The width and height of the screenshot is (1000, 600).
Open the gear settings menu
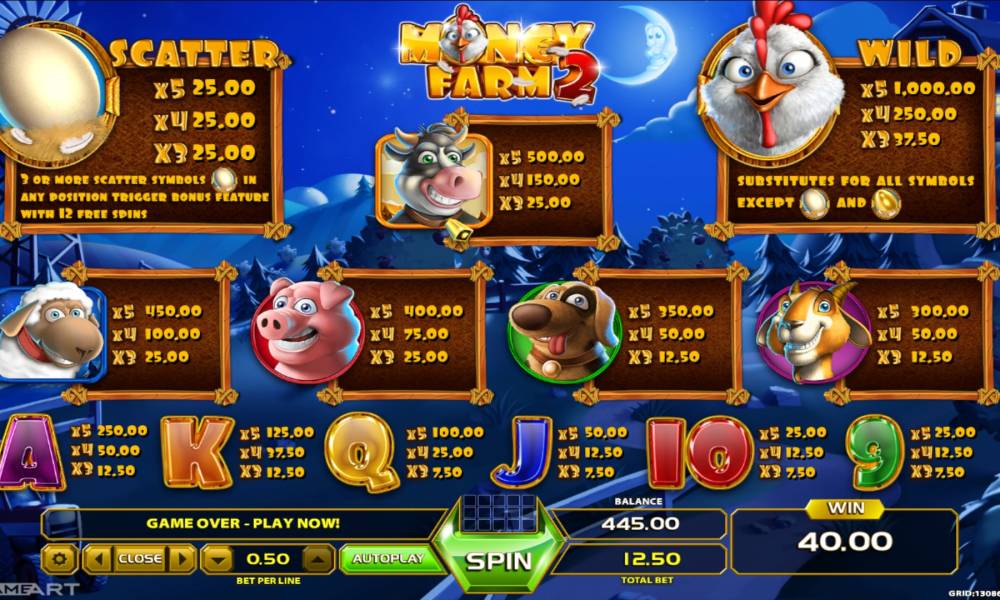coord(60,559)
